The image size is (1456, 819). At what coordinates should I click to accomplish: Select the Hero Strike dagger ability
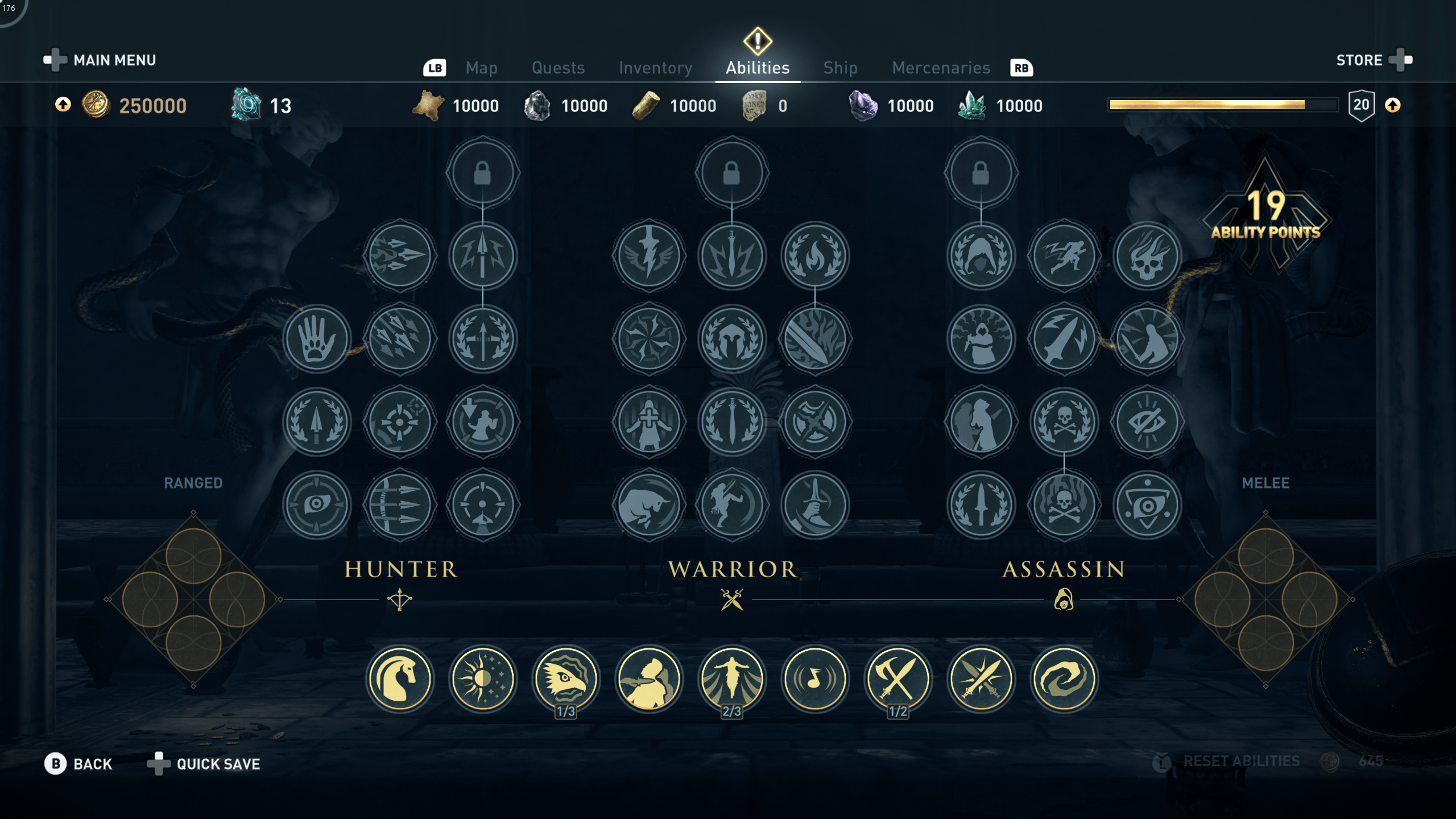[x=1064, y=338]
